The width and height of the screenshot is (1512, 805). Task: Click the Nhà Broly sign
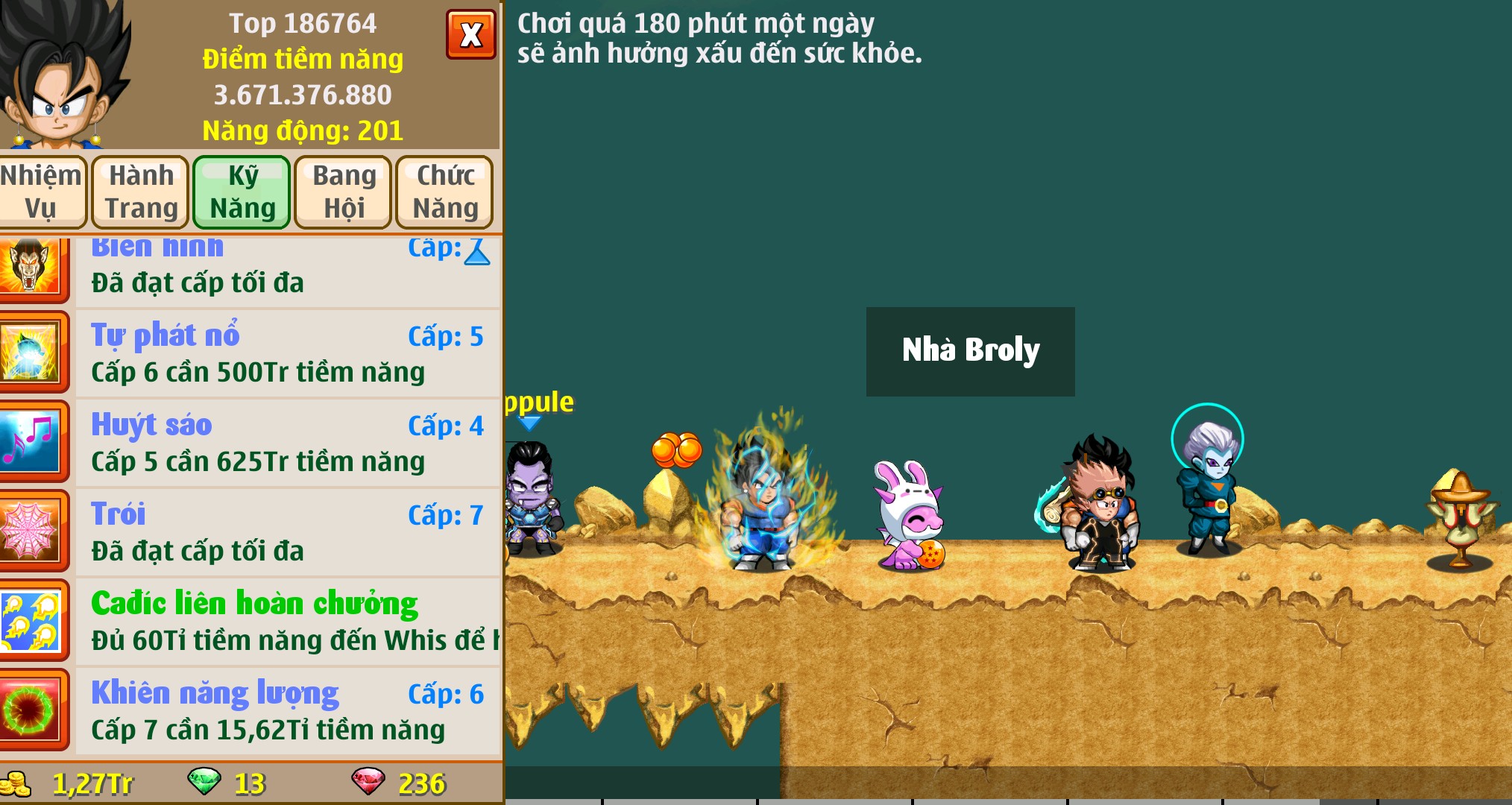(x=970, y=349)
